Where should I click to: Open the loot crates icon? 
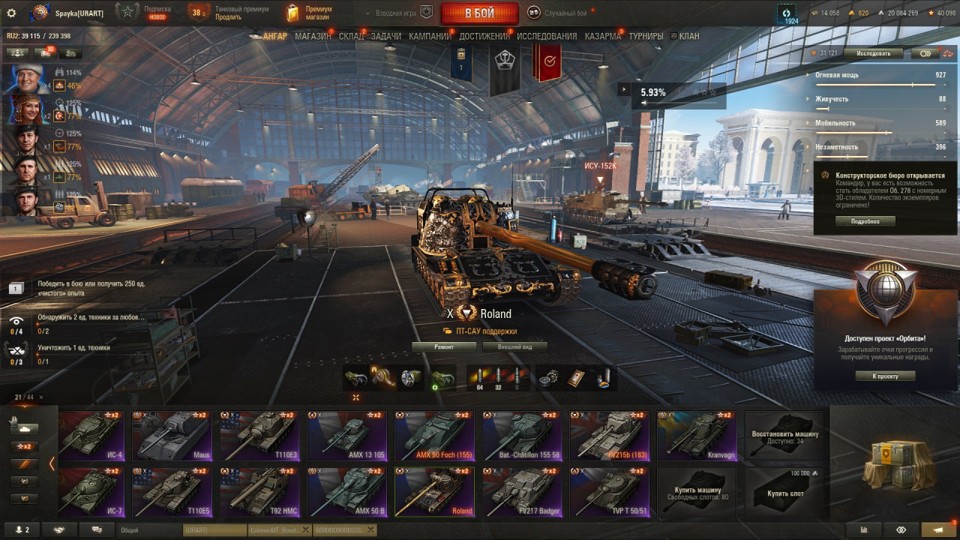[893, 465]
